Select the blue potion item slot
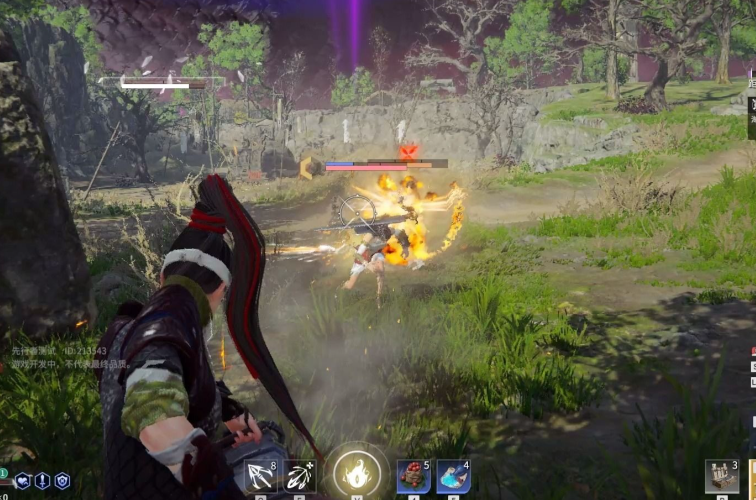Image resolution: width=756 pixels, height=500 pixels. [x=453, y=475]
